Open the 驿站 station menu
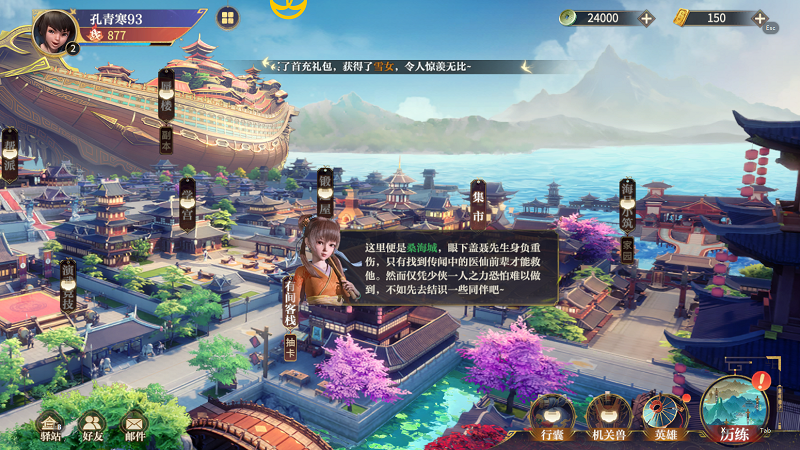This screenshot has height=450, width=800. click(49, 426)
